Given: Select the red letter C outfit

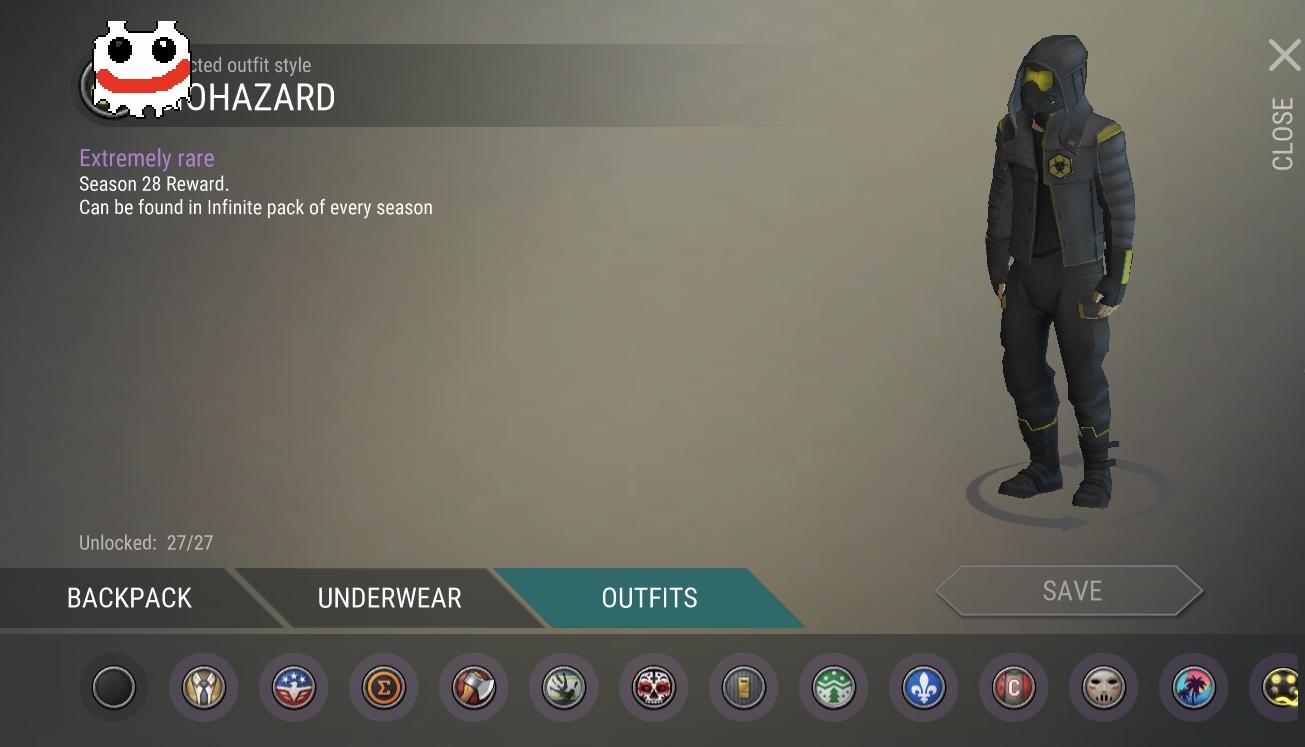Looking at the screenshot, I should pos(1014,688).
